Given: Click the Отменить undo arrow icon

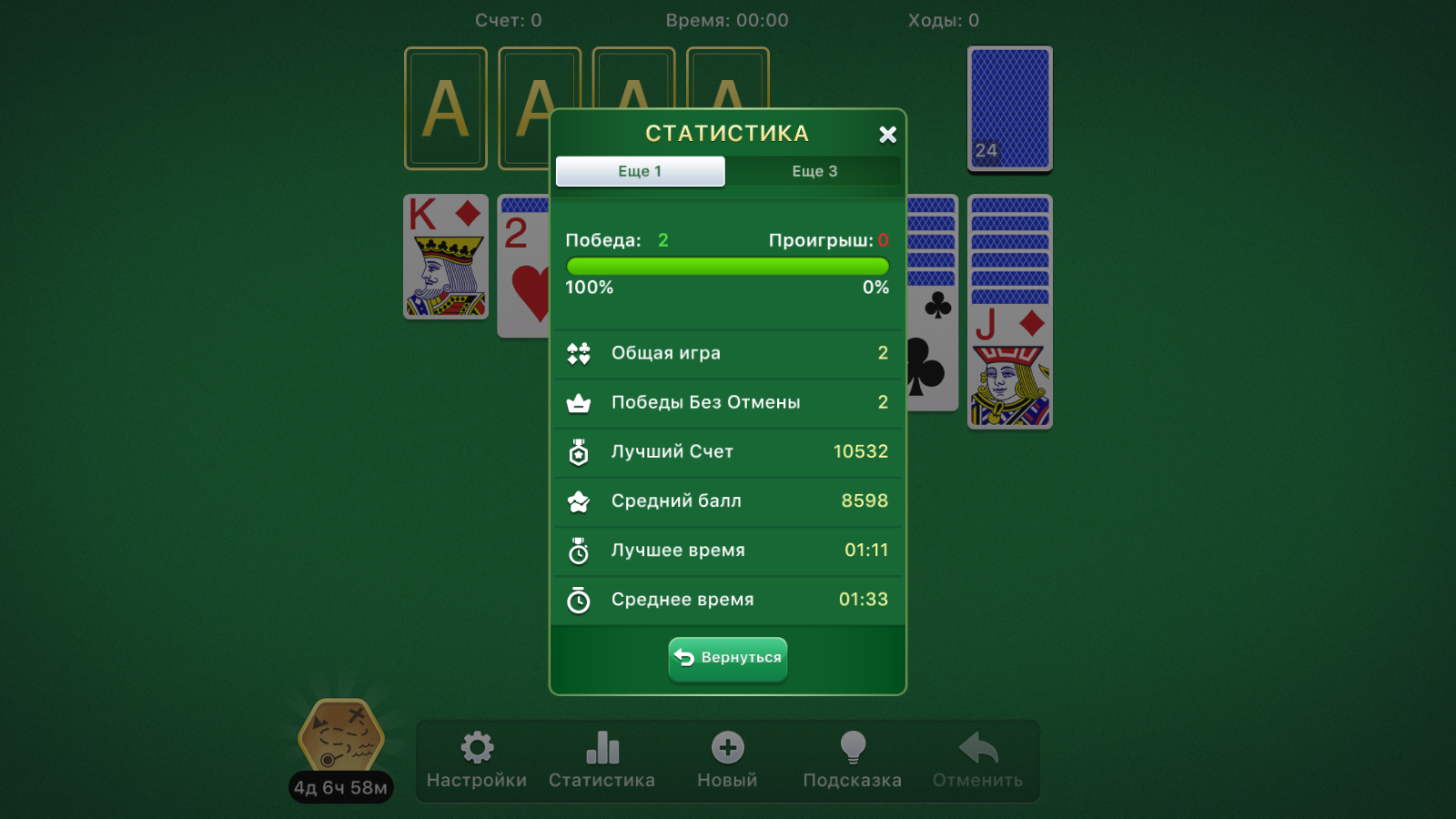Looking at the screenshot, I should pos(978,746).
